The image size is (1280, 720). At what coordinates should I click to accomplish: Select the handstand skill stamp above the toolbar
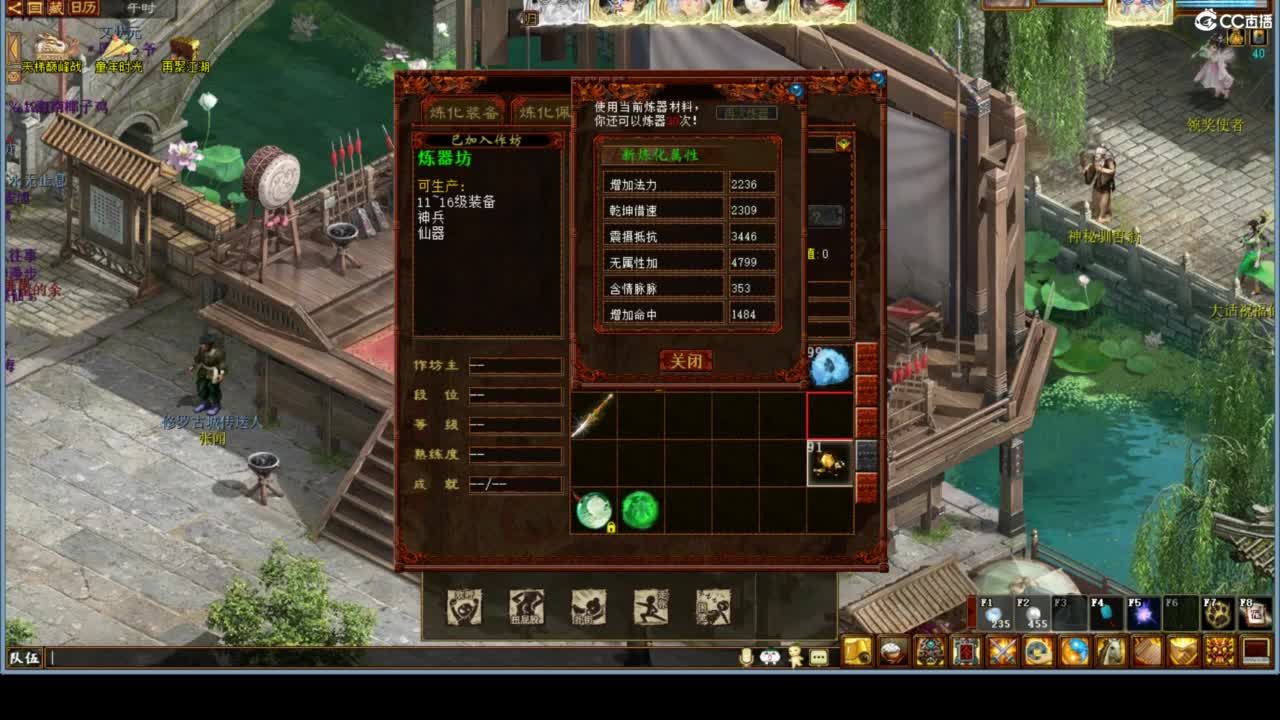[527, 607]
